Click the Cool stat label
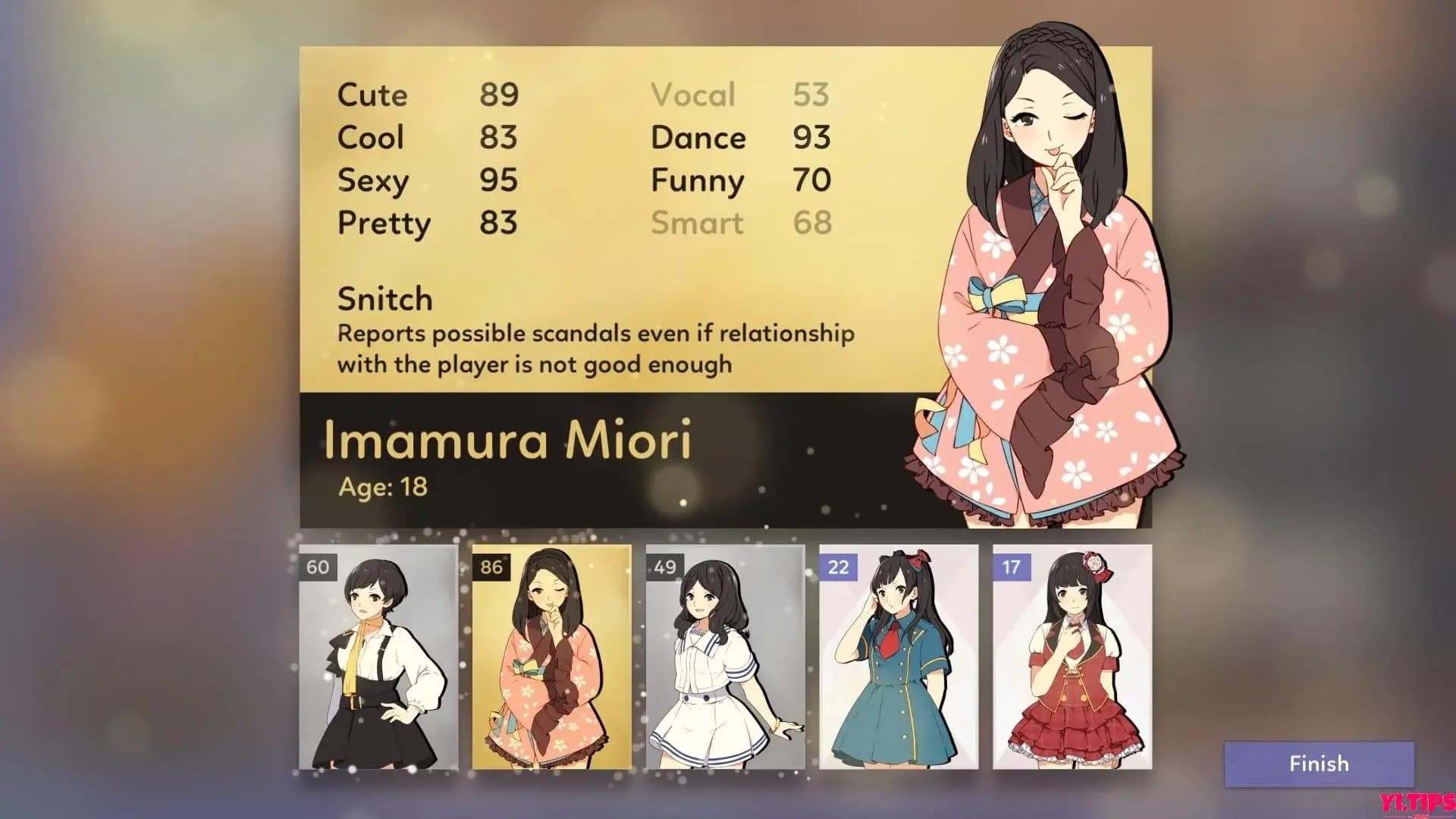Viewport: 1456px width, 819px height. (x=370, y=137)
